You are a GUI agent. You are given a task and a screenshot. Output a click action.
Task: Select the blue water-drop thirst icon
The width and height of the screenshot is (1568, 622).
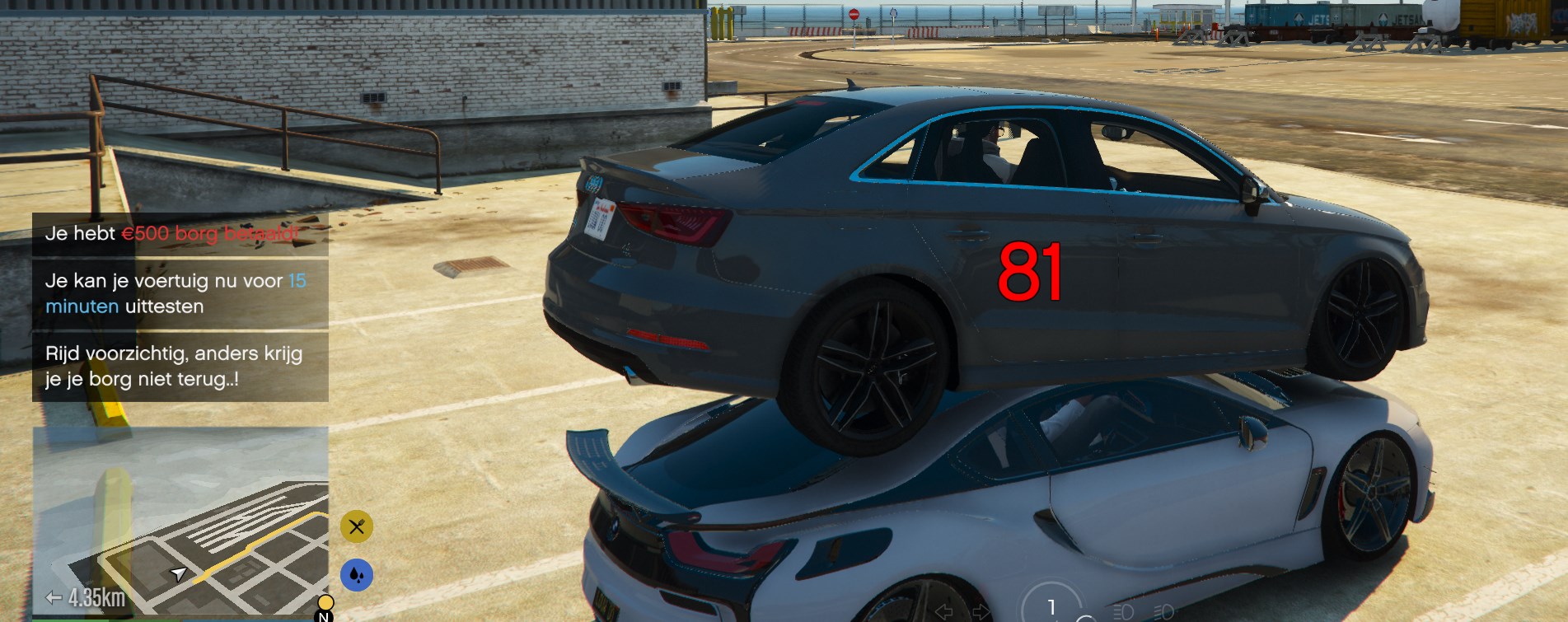click(357, 575)
